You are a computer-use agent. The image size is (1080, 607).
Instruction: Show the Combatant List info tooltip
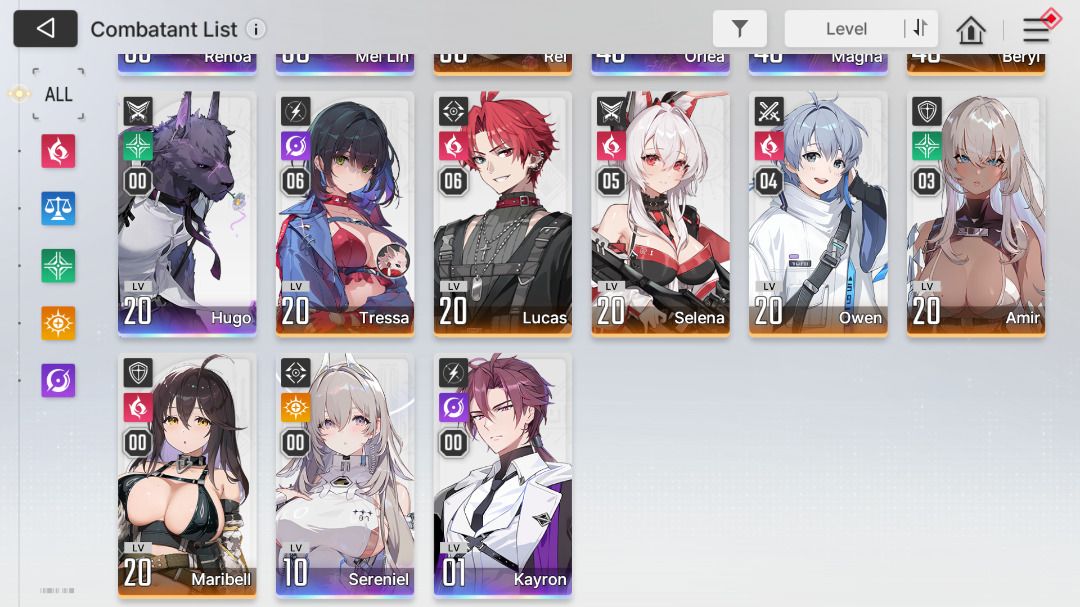256,29
